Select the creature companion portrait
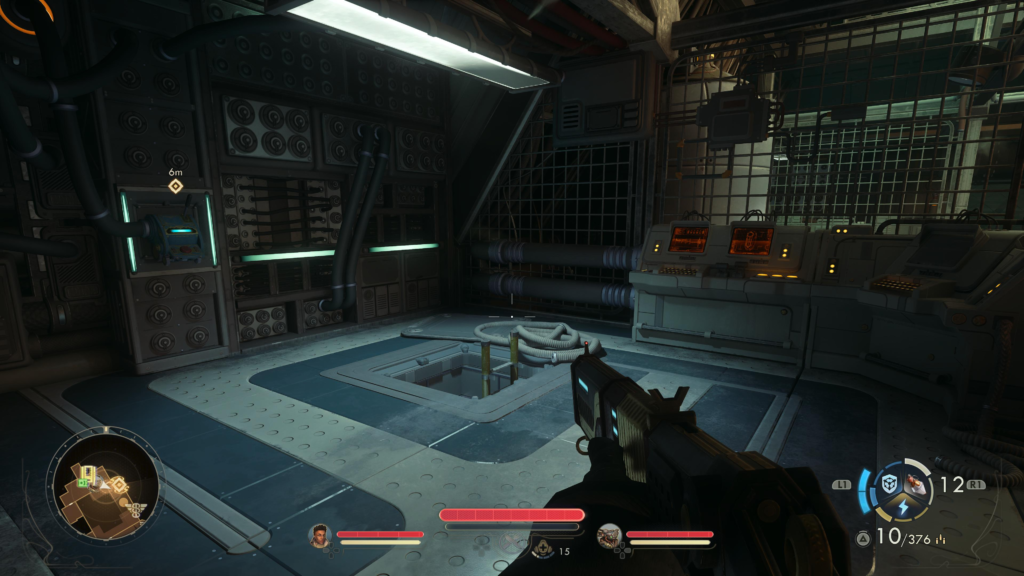Screen dimensions: 1024x576 pos(609,536)
